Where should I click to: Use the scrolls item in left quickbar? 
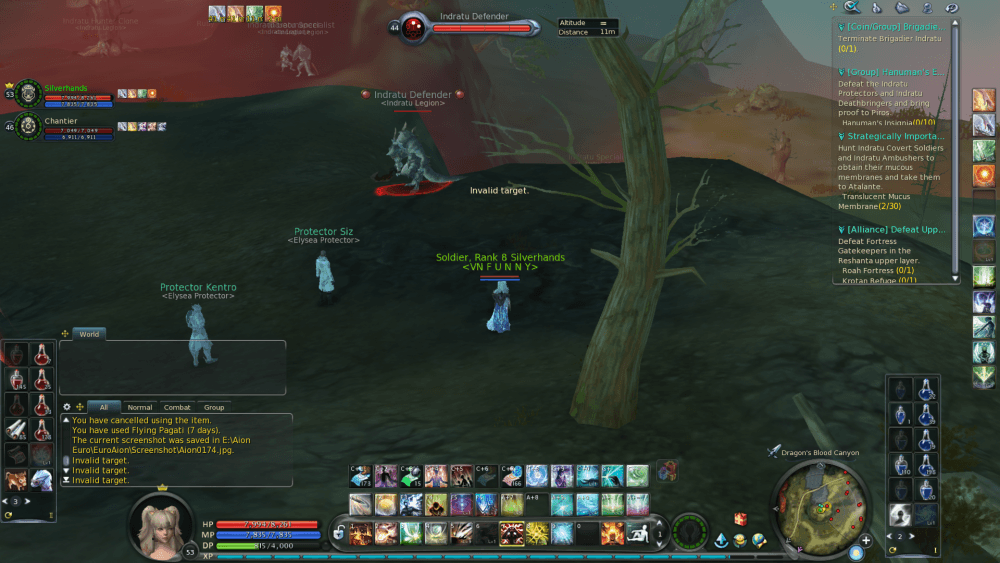[x=17, y=429]
